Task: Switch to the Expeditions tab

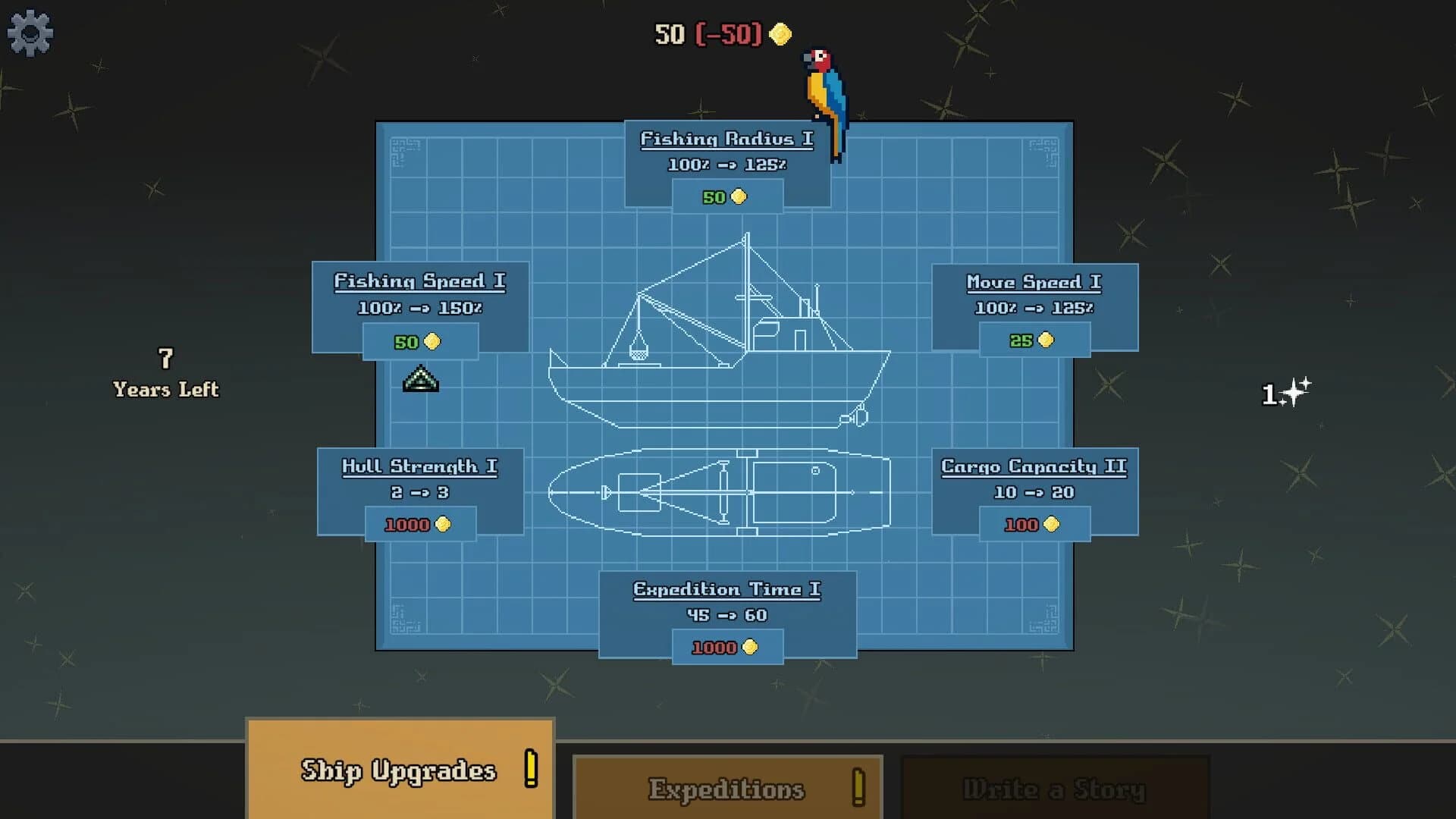Action: [726, 789]
